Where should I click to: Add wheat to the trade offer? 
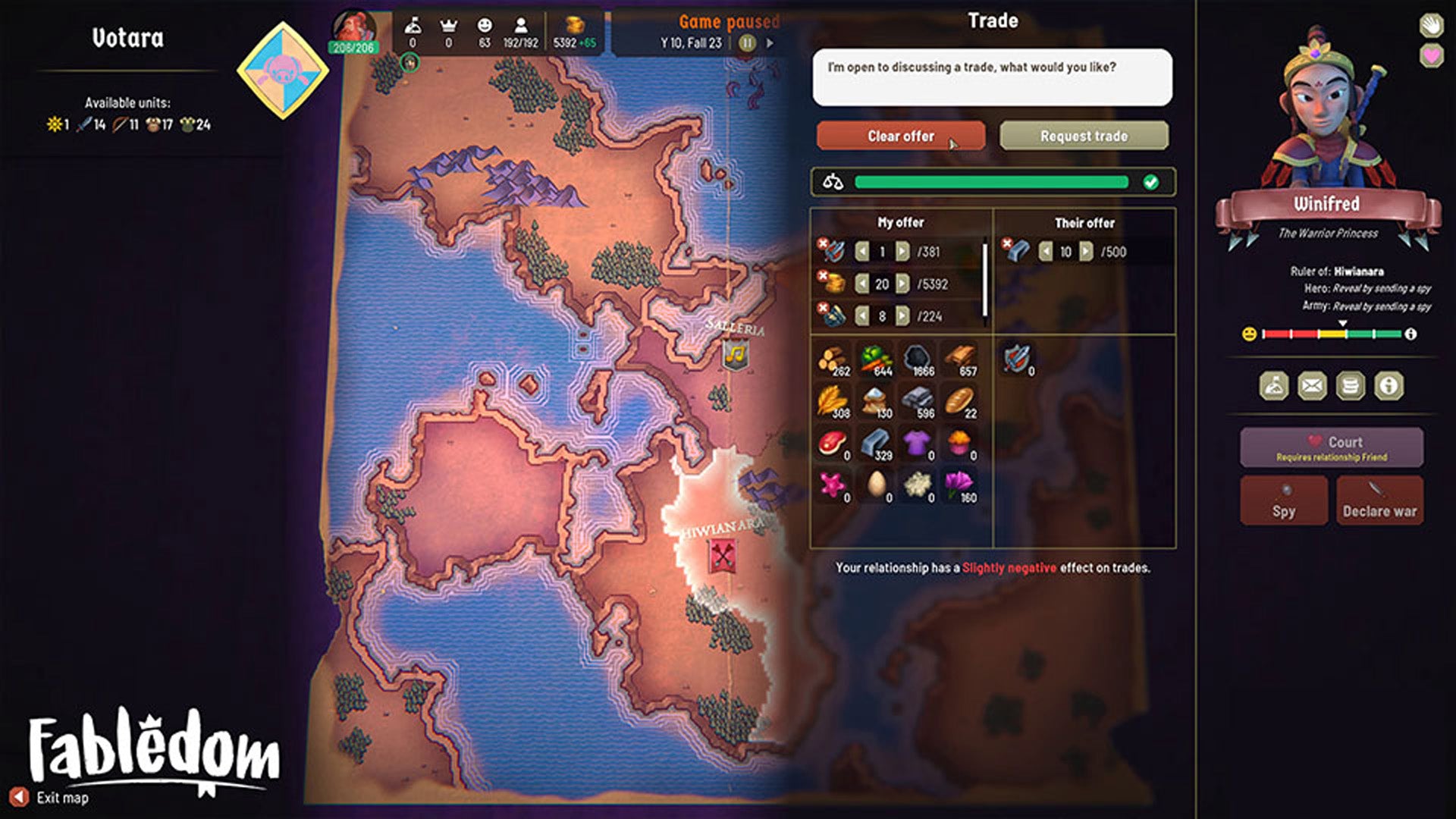click(833, 402)
